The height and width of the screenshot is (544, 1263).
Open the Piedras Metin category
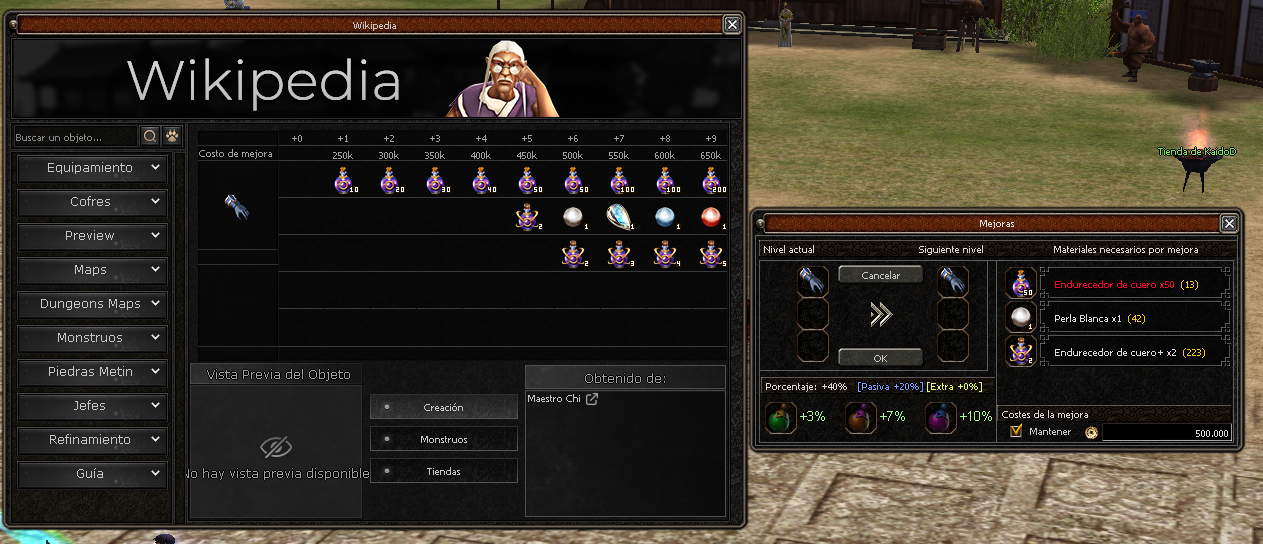point(90,372)
